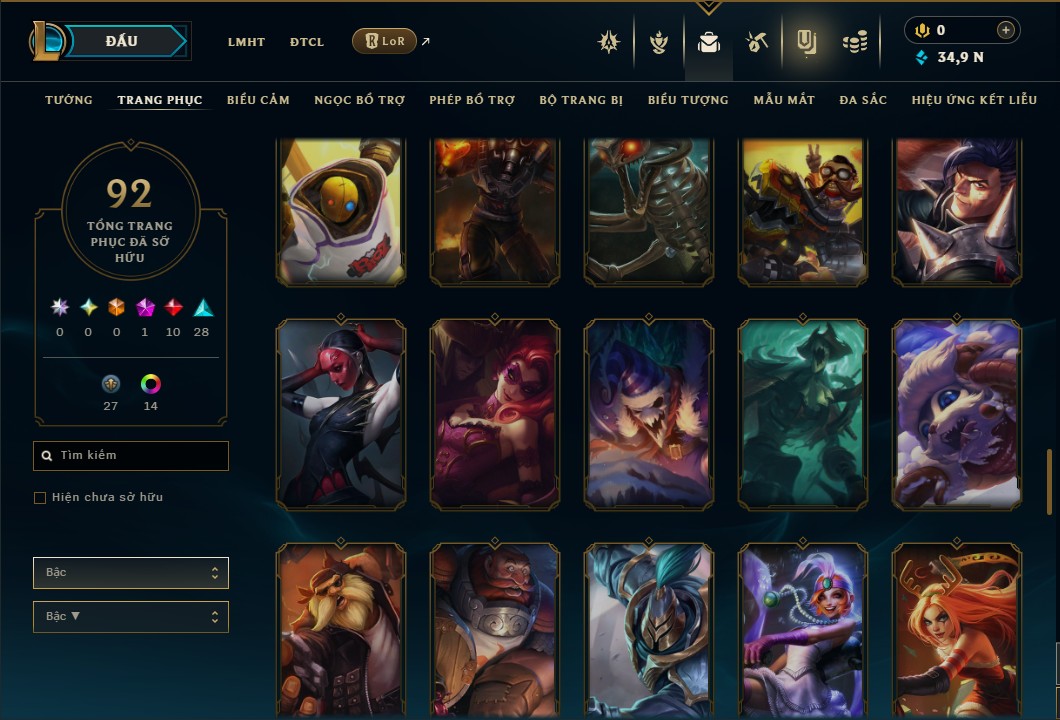Switch to the ĐTCL game mode
The width and height of the screenshot is (1060, 720).
(307, 42)
